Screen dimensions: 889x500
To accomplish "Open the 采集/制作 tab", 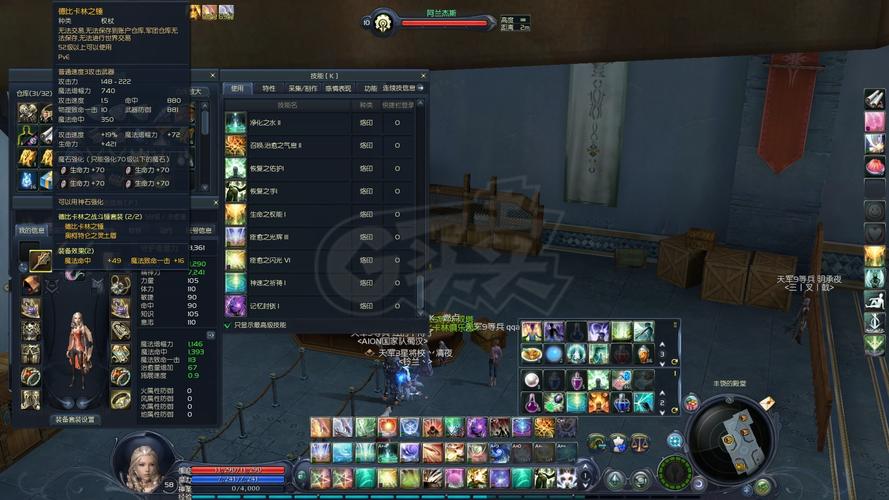I will (x=302, y=88).
